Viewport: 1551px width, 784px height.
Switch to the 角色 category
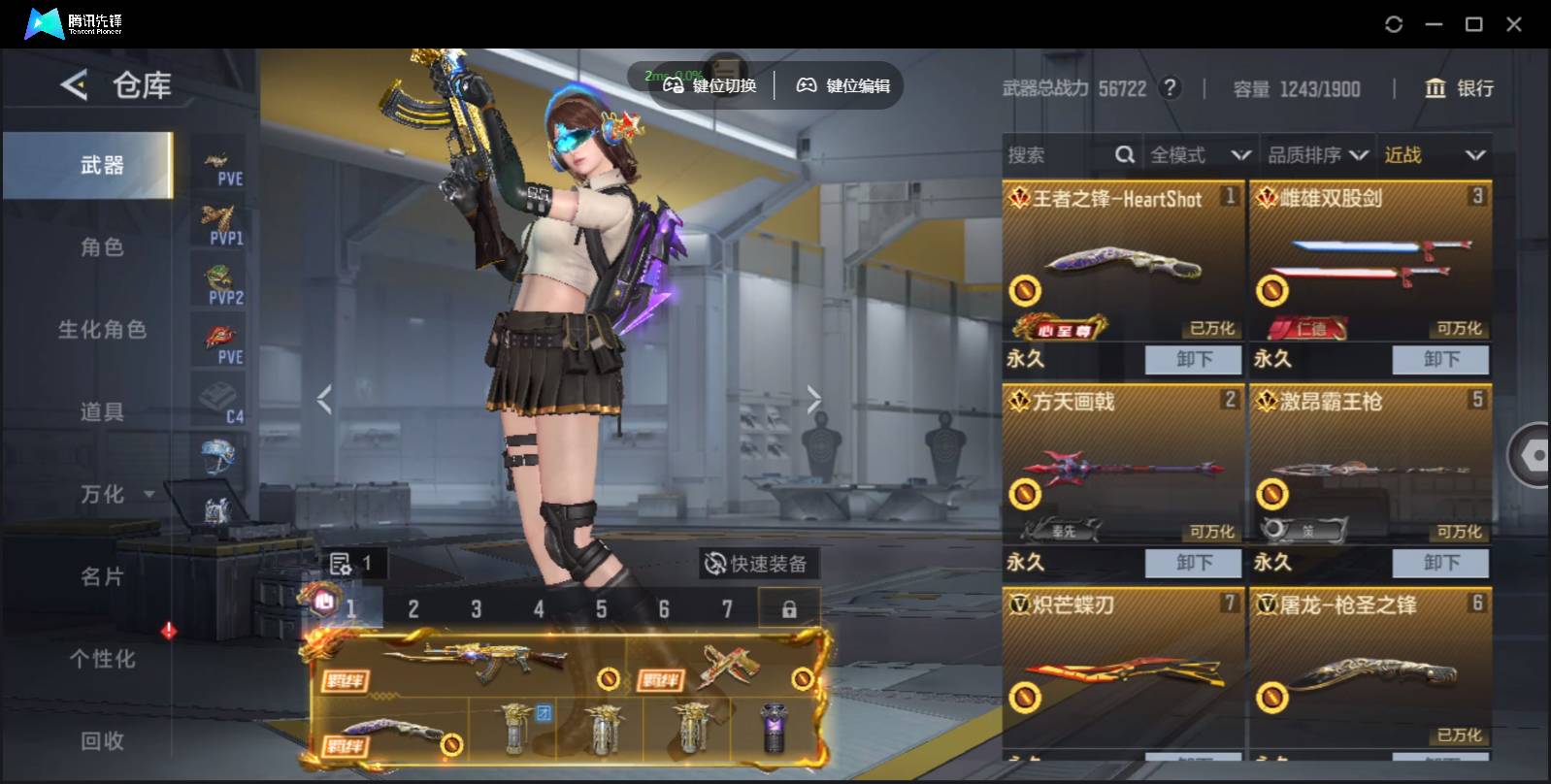point(102,247)
